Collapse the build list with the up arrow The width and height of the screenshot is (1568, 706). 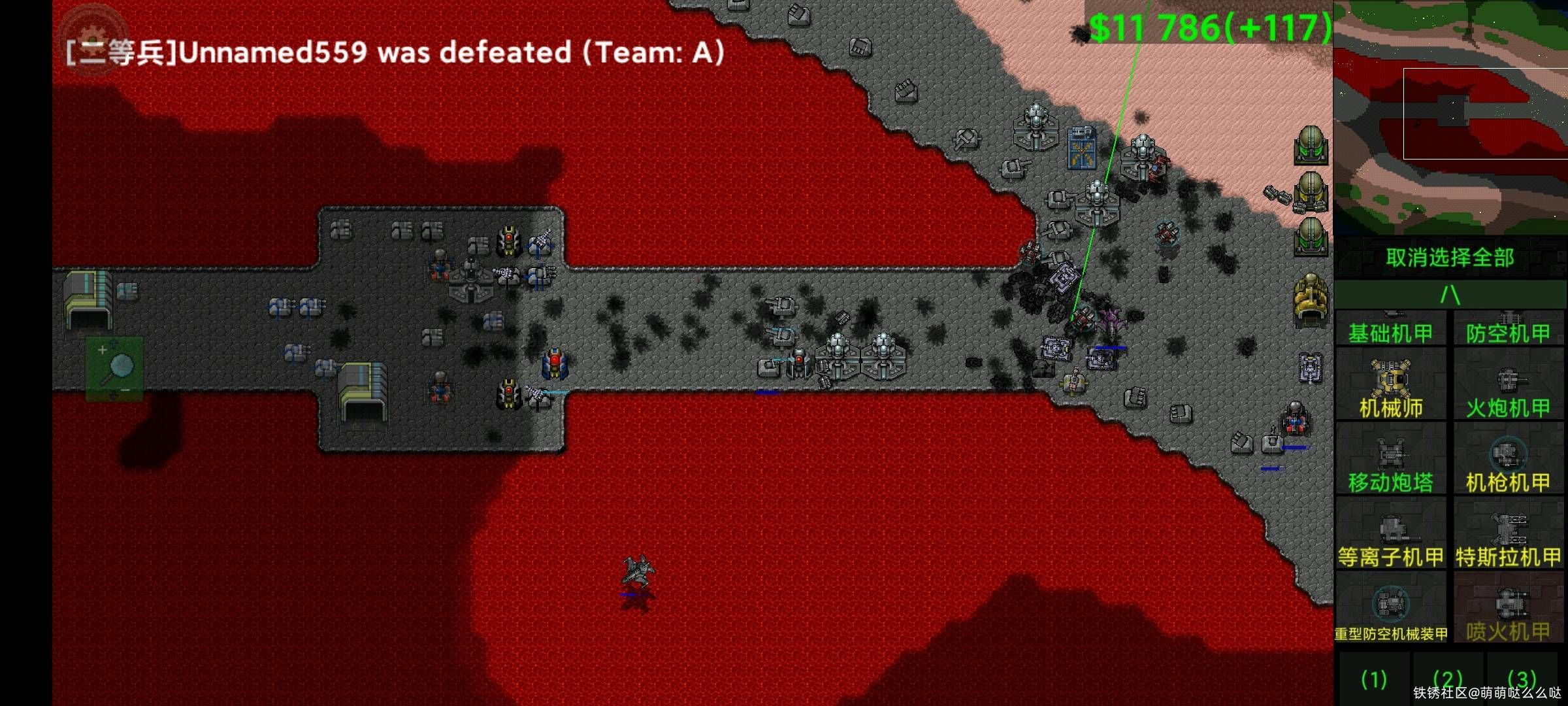point(1449,295)
